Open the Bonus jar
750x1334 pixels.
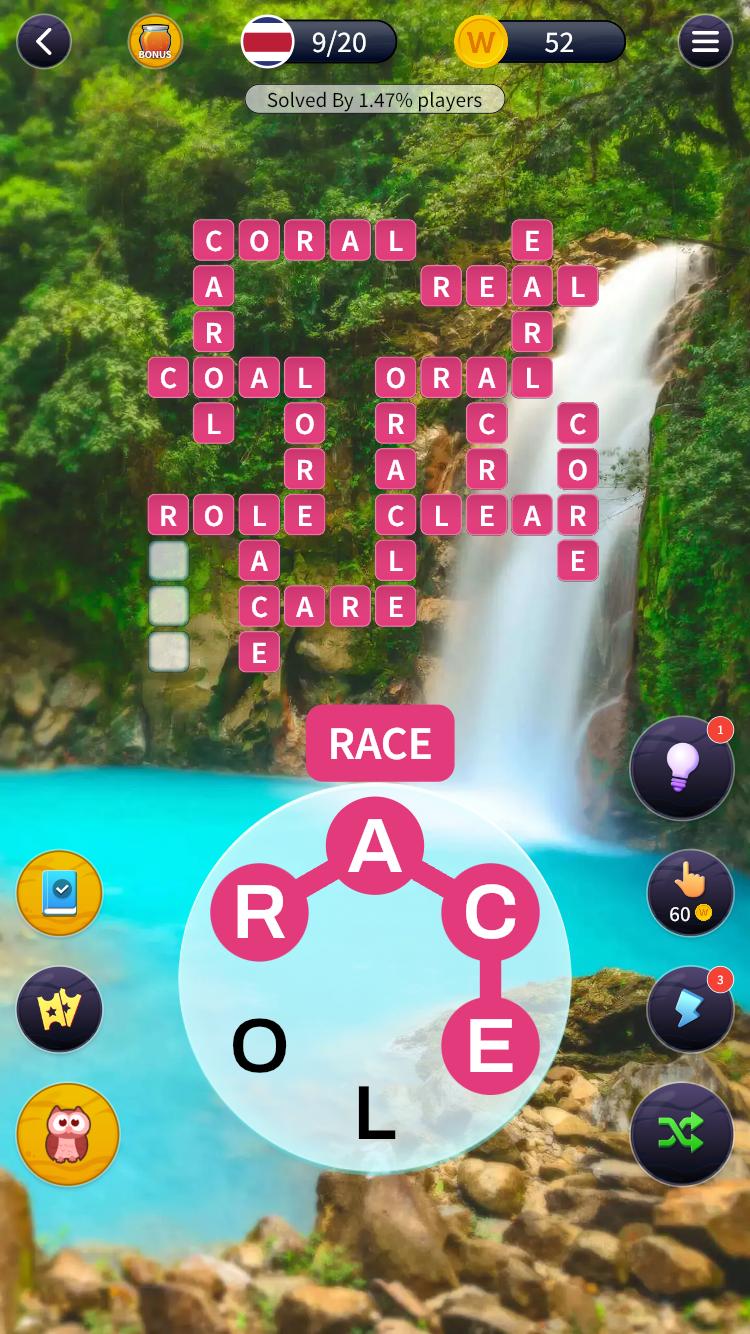pos(155,42)
